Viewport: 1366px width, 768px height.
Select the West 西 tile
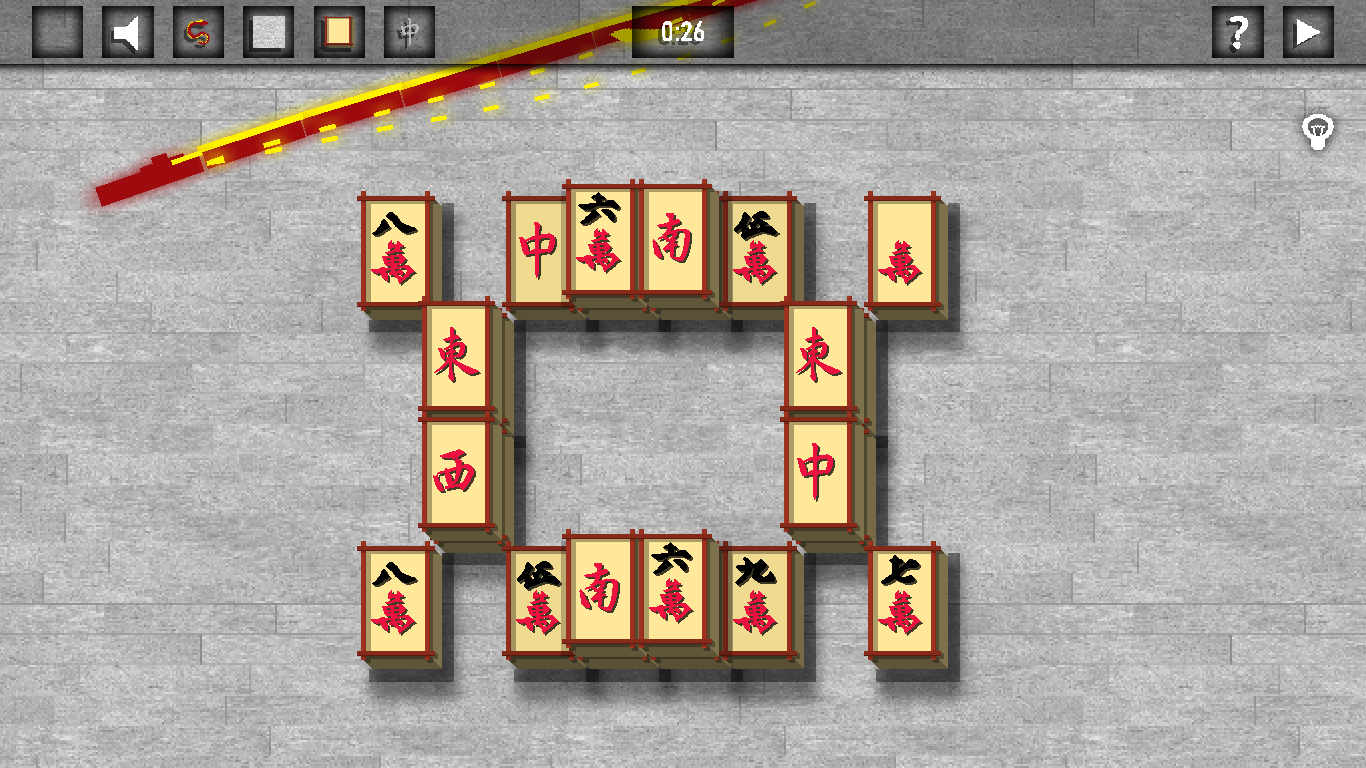[x=457, y=470]
